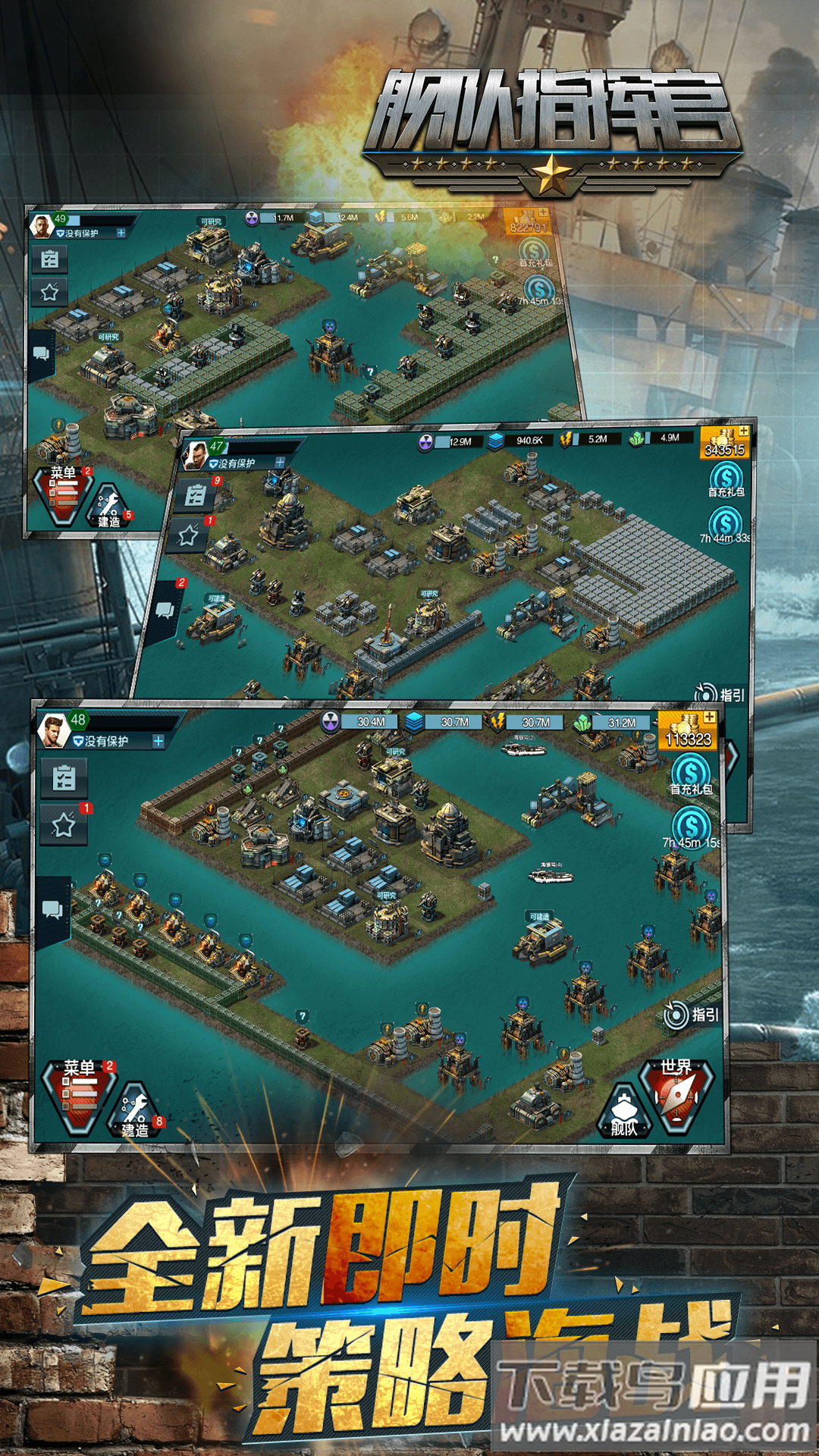This screenshot has height=1456, width=819.
Task: Select the level 47 commander avatar
Action: point(196,455)
